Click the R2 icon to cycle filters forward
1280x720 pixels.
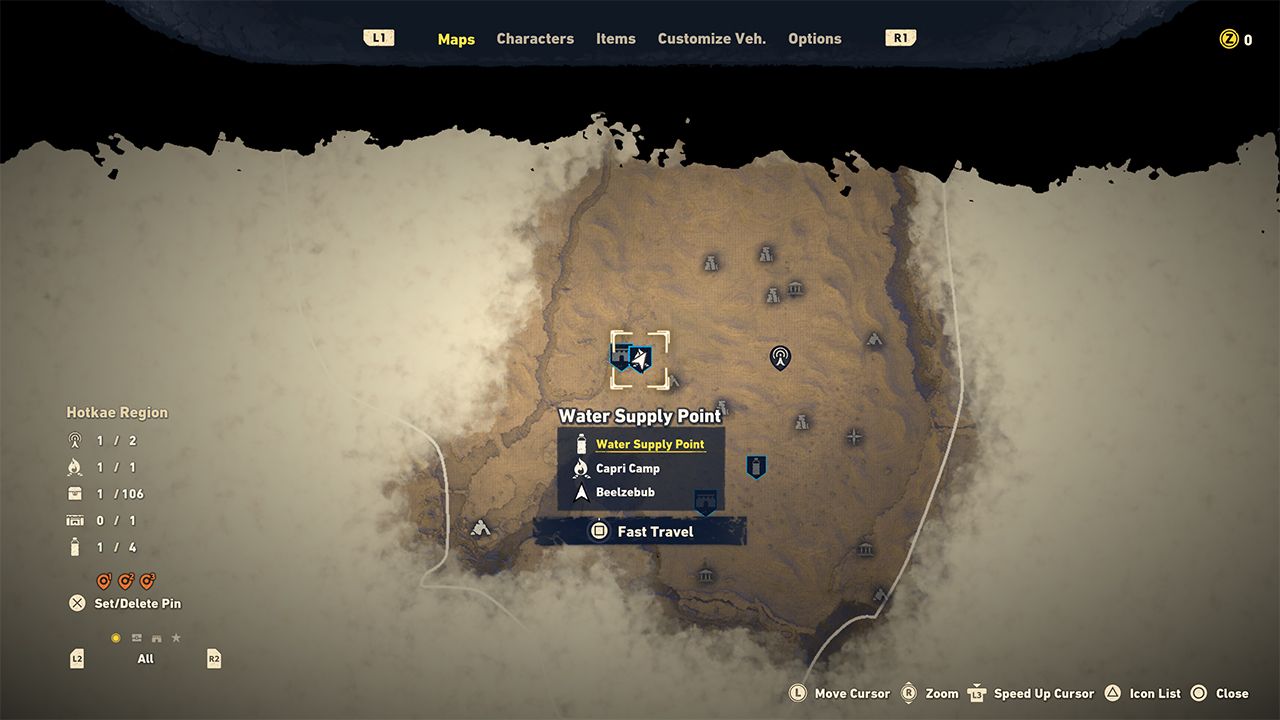[213, 658]
